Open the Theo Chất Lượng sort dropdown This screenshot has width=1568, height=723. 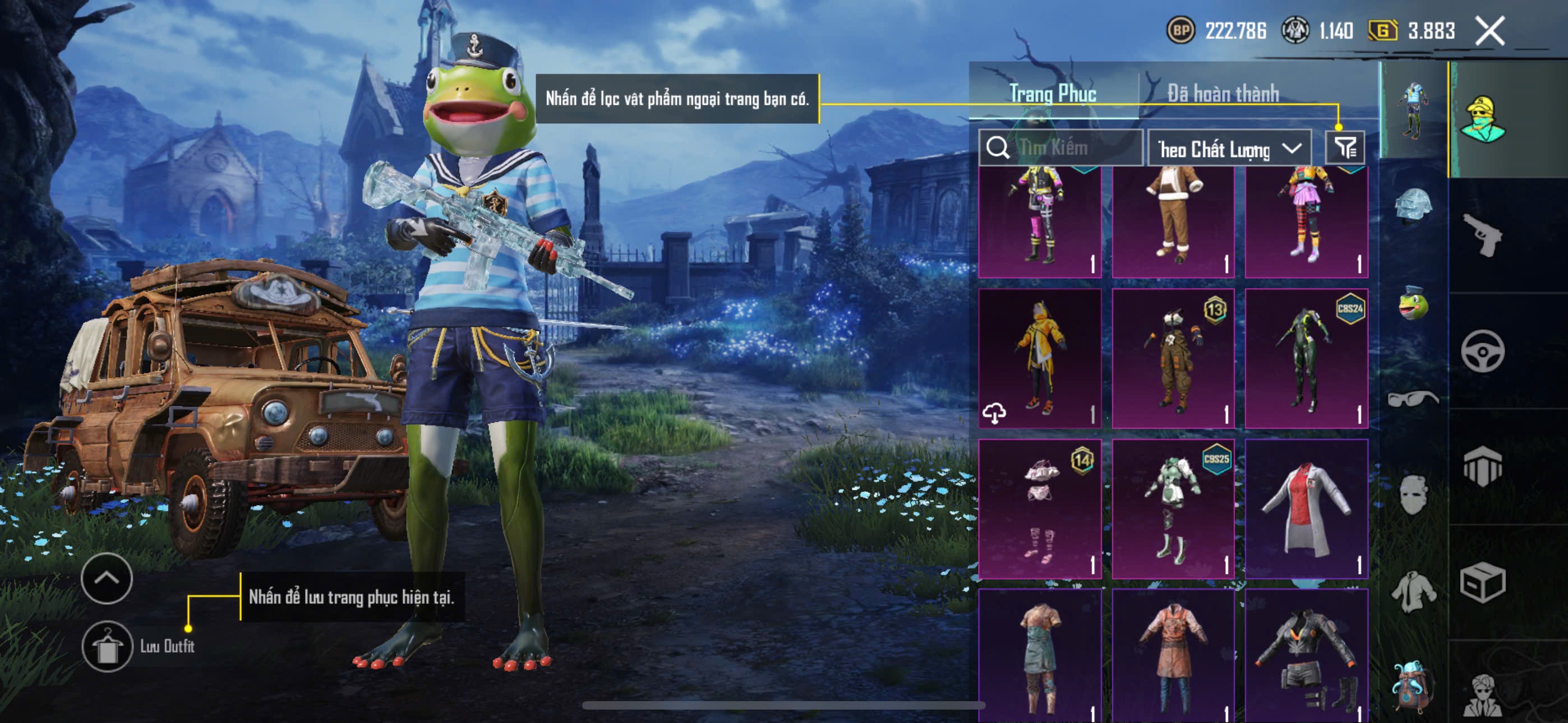(1229, 149)
